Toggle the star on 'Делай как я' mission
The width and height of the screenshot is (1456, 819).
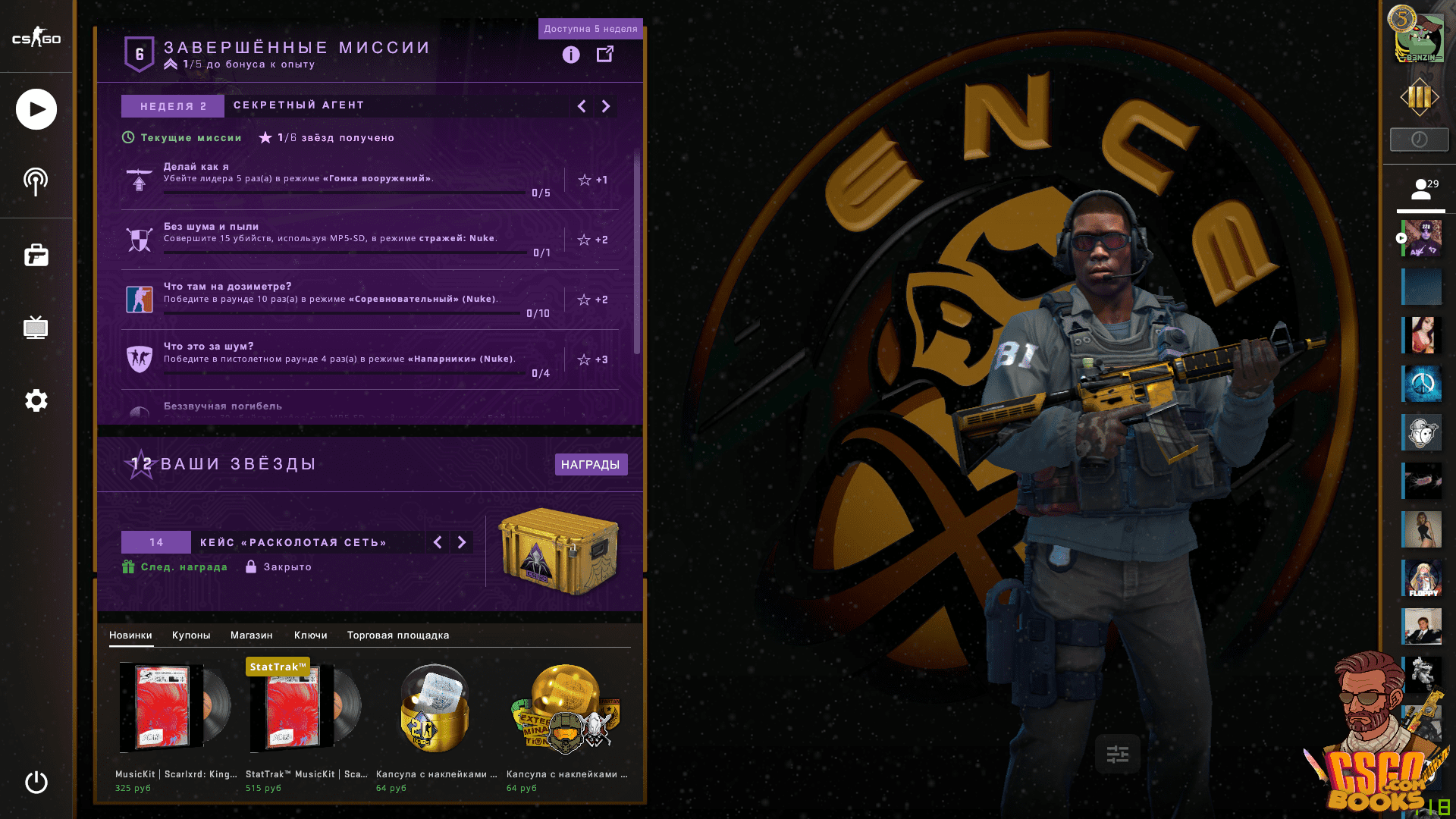click(x=584, y=180)
